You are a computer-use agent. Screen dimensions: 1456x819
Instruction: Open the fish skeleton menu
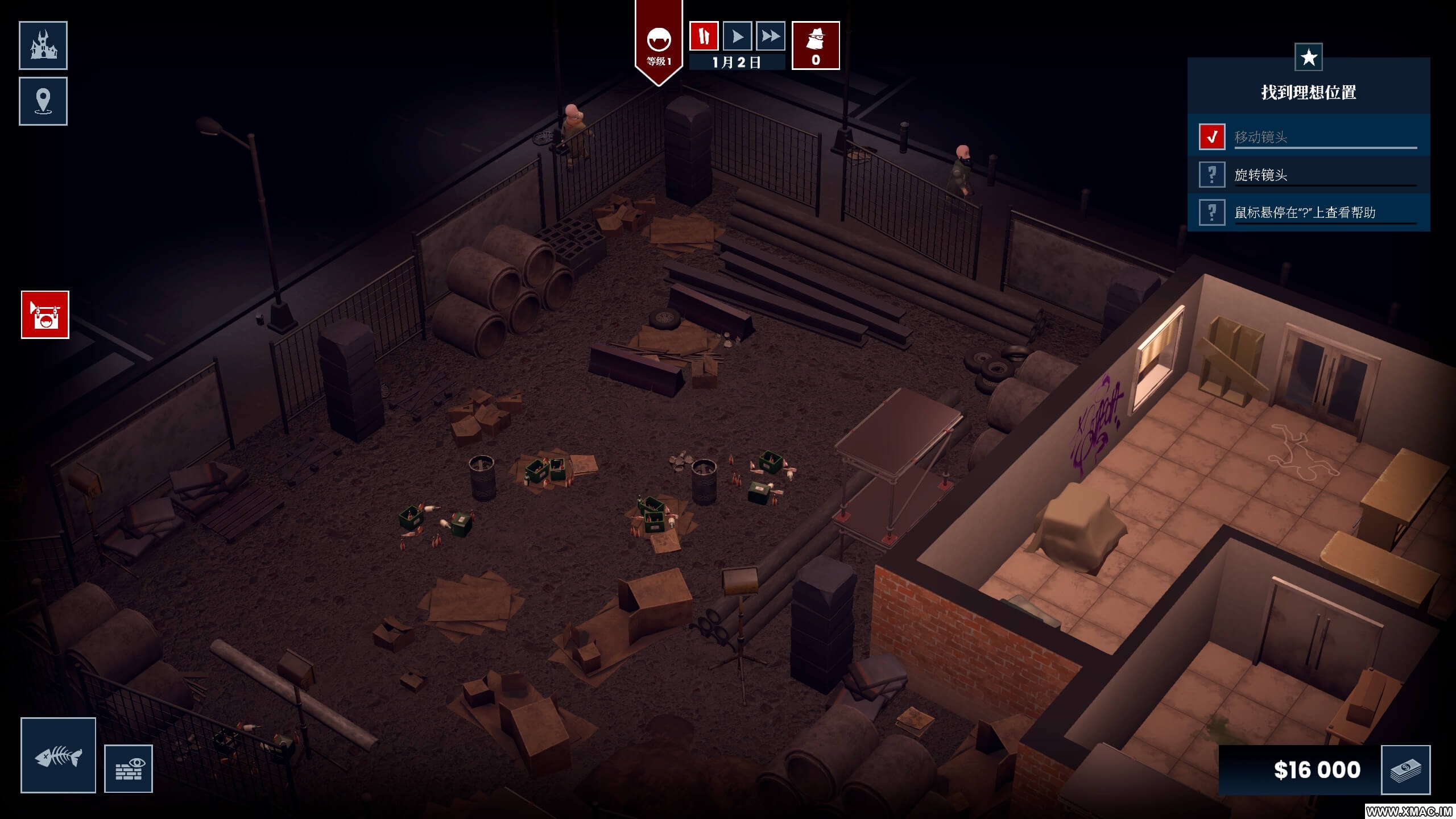pyautogui.click(x=58, y=755)
